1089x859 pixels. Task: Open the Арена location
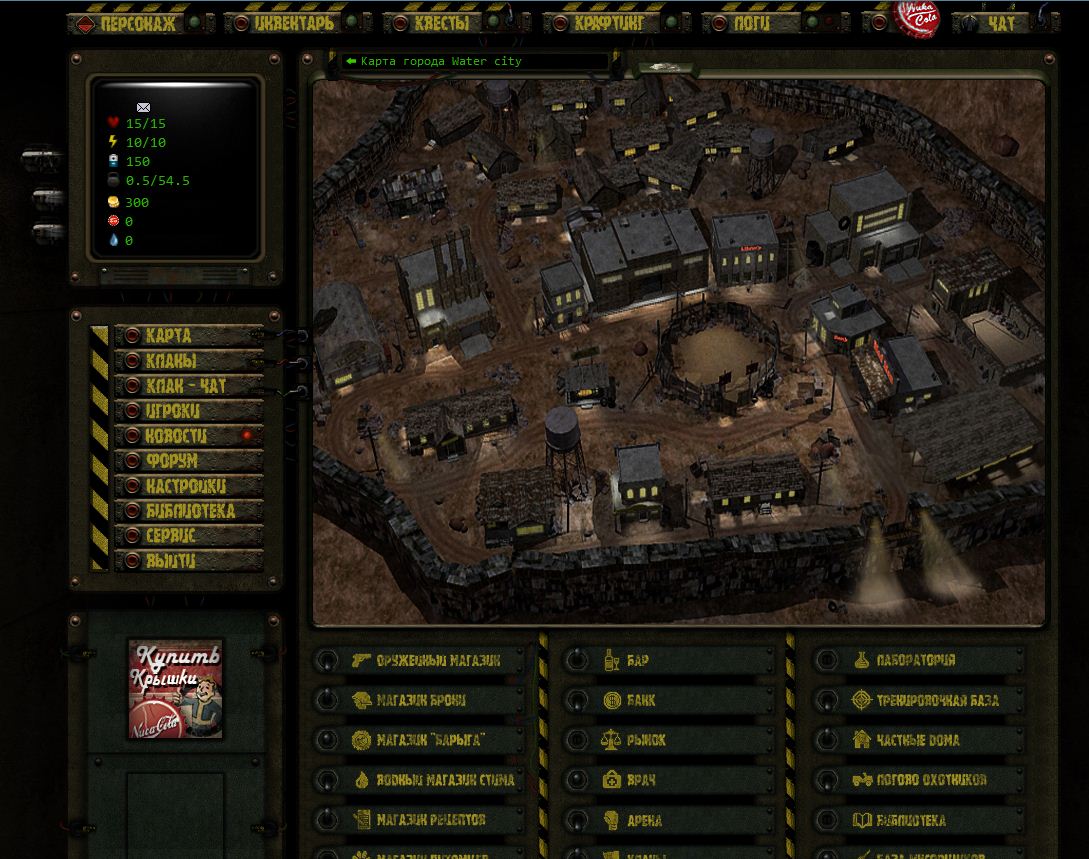point(644,820)
